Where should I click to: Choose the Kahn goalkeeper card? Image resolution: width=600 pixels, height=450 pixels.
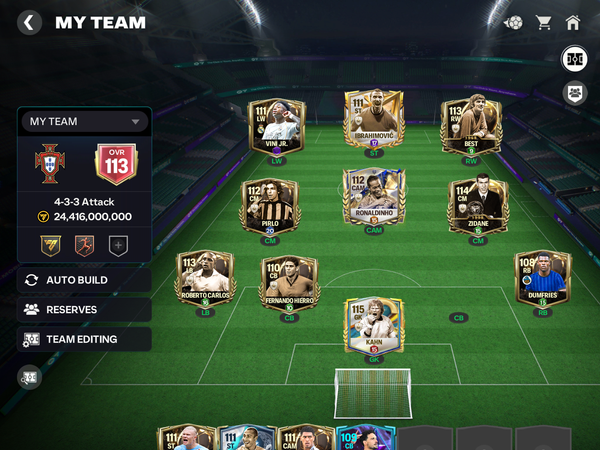coord(373,325)
